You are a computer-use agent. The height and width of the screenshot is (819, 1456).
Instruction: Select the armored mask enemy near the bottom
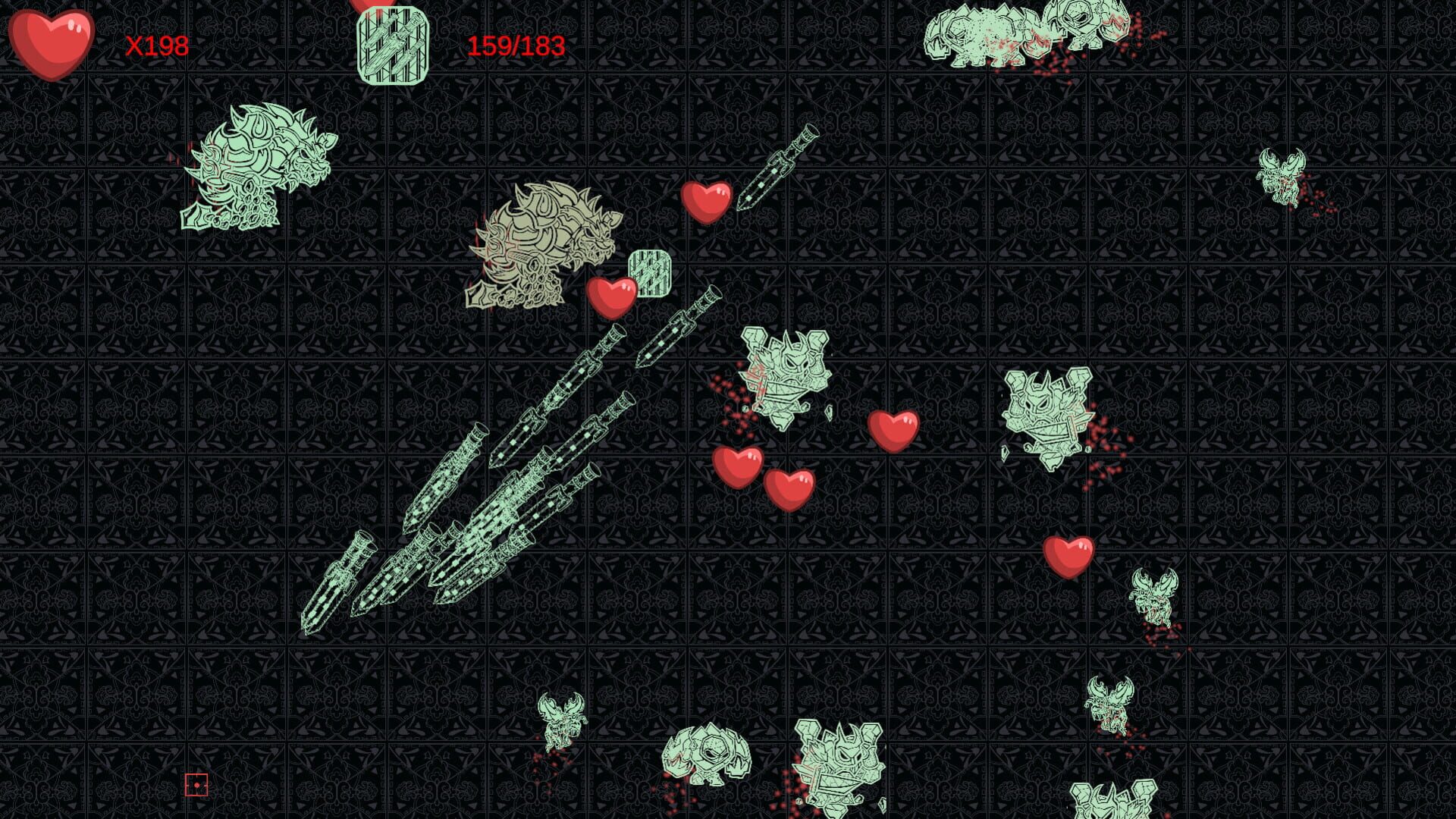[x=838, y=766]
